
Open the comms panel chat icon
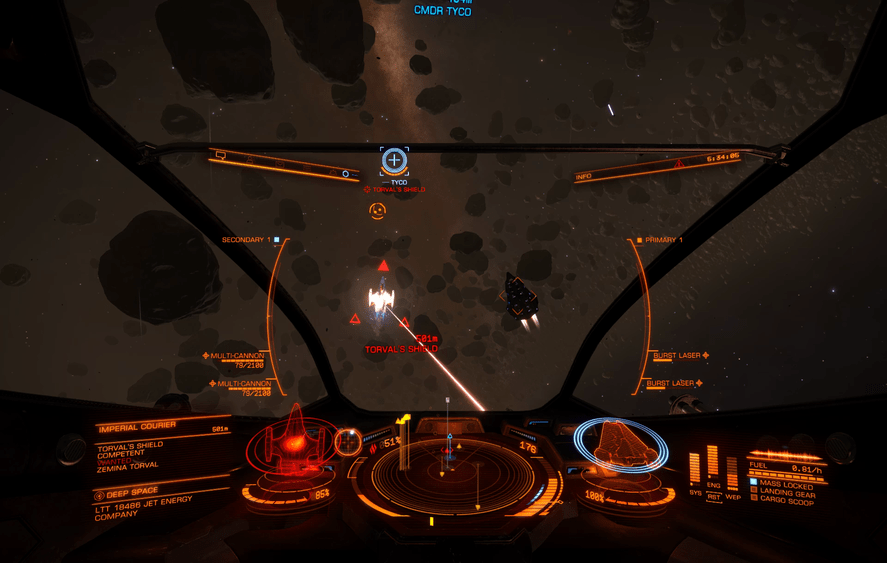pyautogui.click(x=221, y=156)
